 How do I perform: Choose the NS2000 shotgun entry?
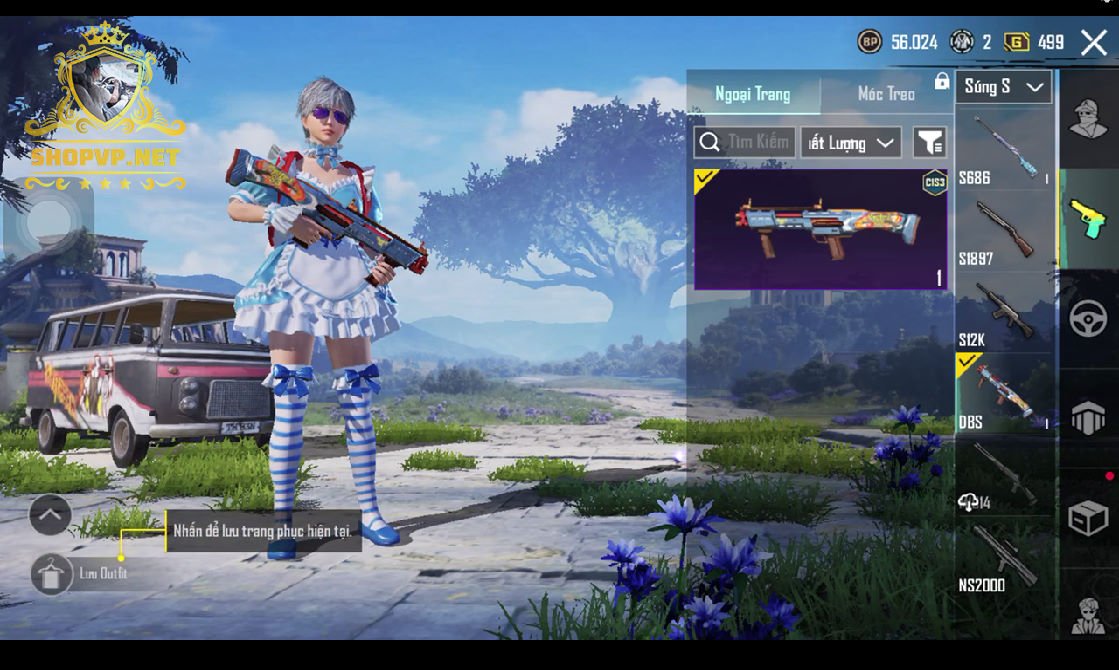(1004, 558)
